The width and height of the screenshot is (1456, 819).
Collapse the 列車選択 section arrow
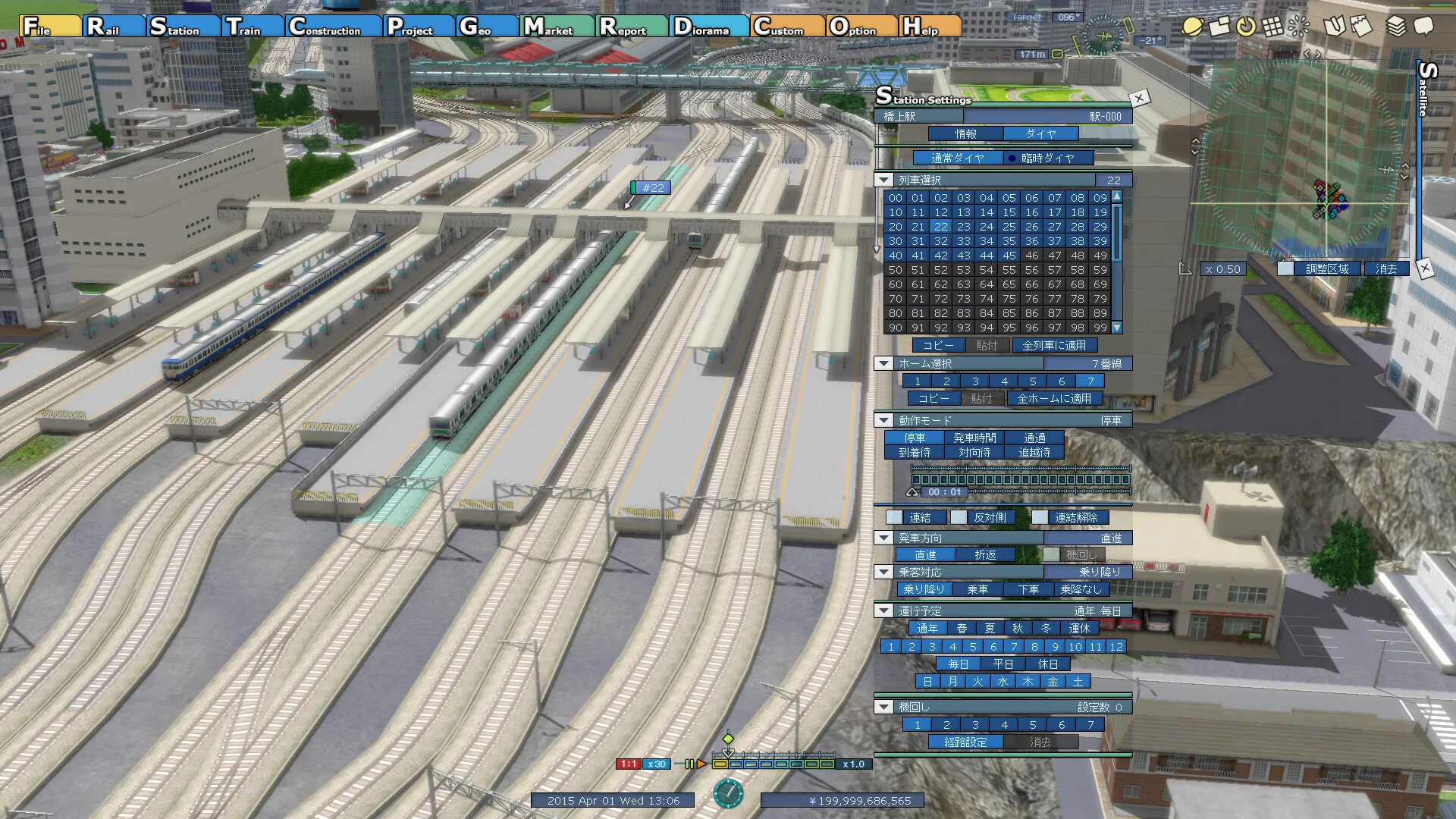pyautogui.click(x=883, y=180)
